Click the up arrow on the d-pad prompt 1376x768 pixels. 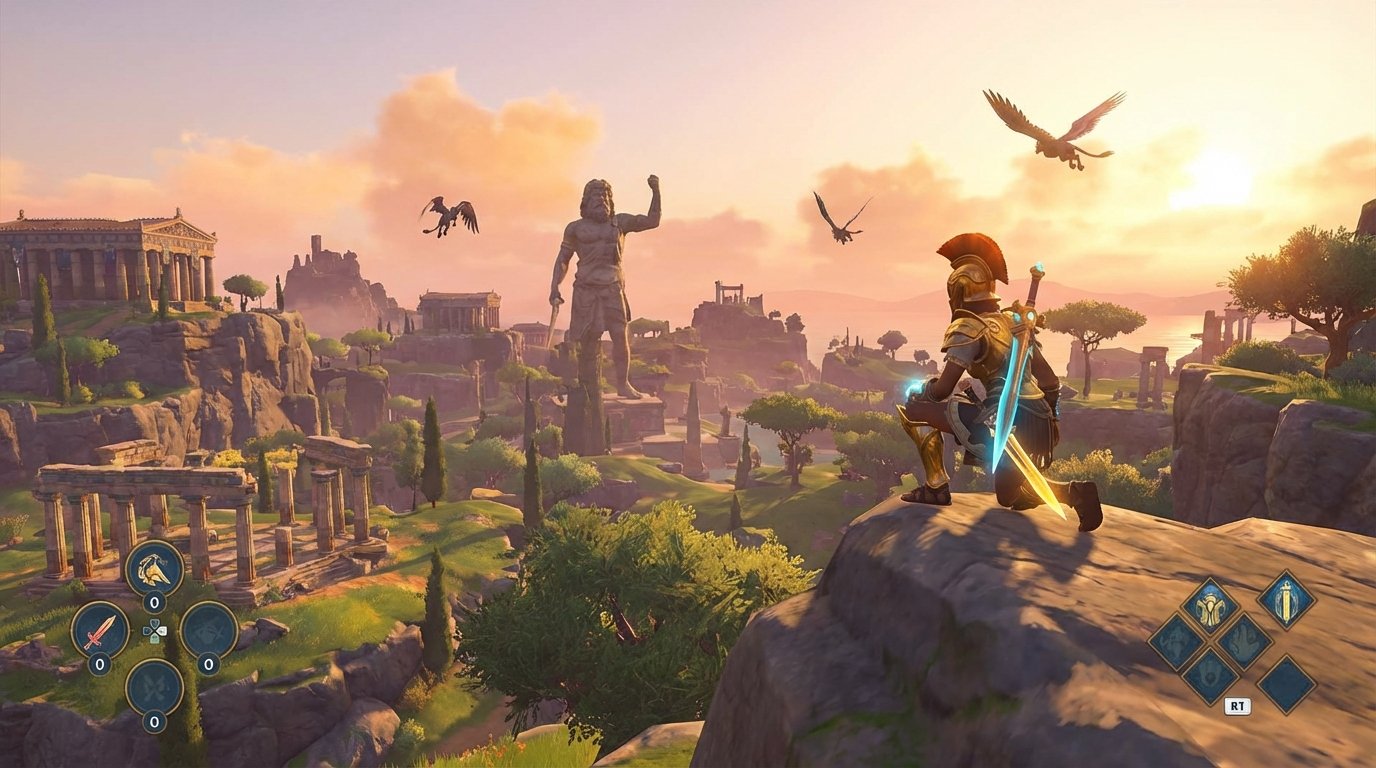pyautogui.click(x=155, y=622)
